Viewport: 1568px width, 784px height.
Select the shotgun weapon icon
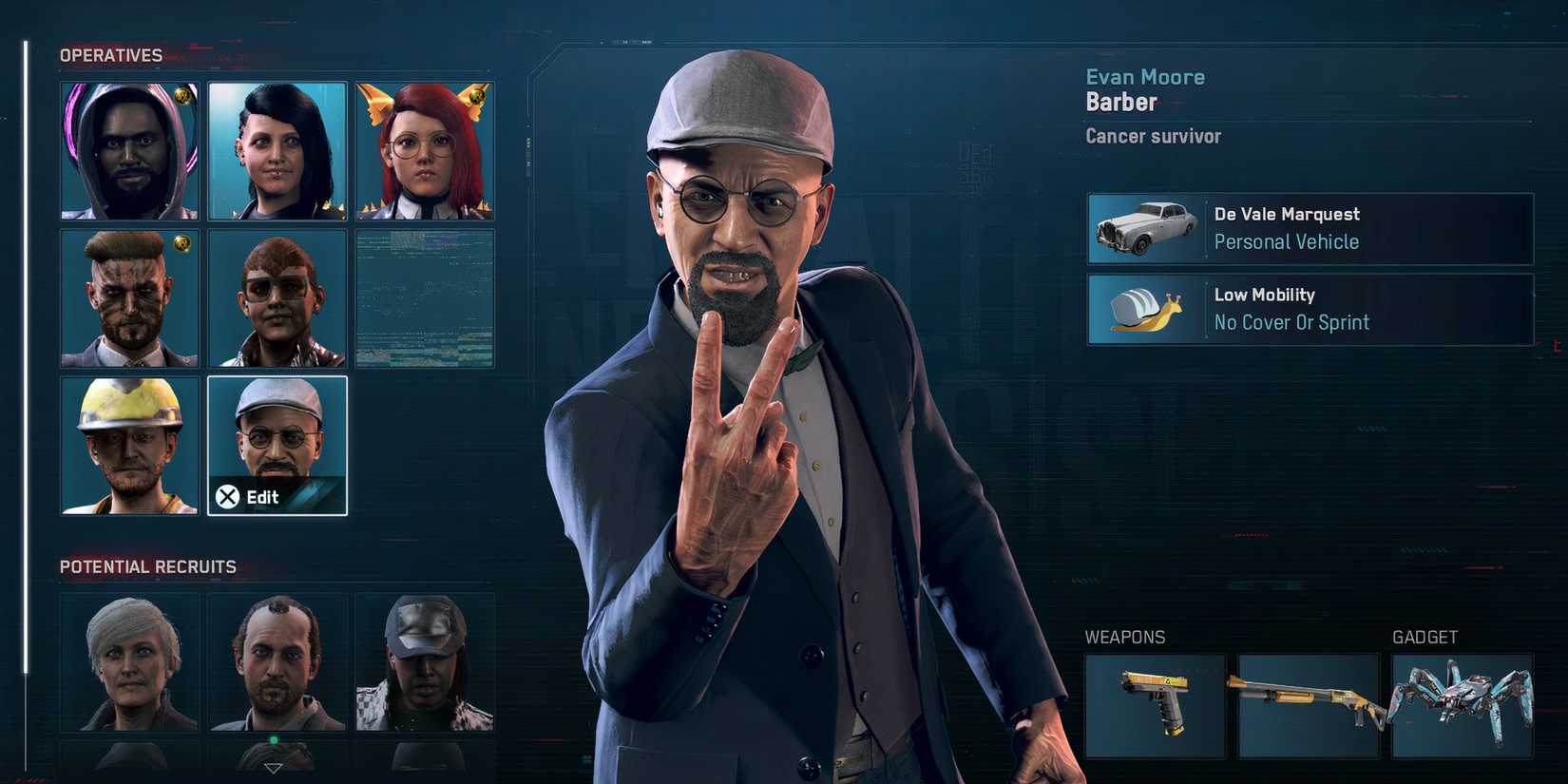click(1309, 705)
